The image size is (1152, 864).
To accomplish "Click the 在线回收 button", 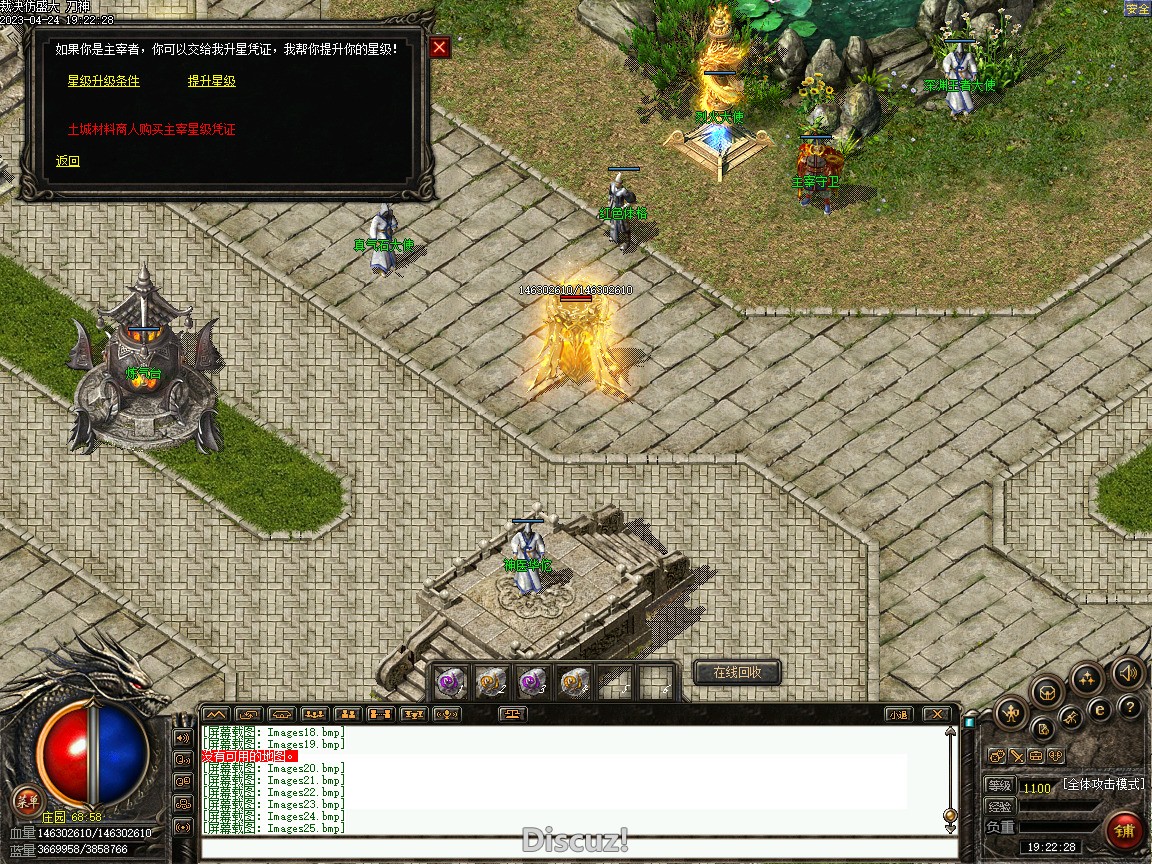I will [x=737, y=672].
